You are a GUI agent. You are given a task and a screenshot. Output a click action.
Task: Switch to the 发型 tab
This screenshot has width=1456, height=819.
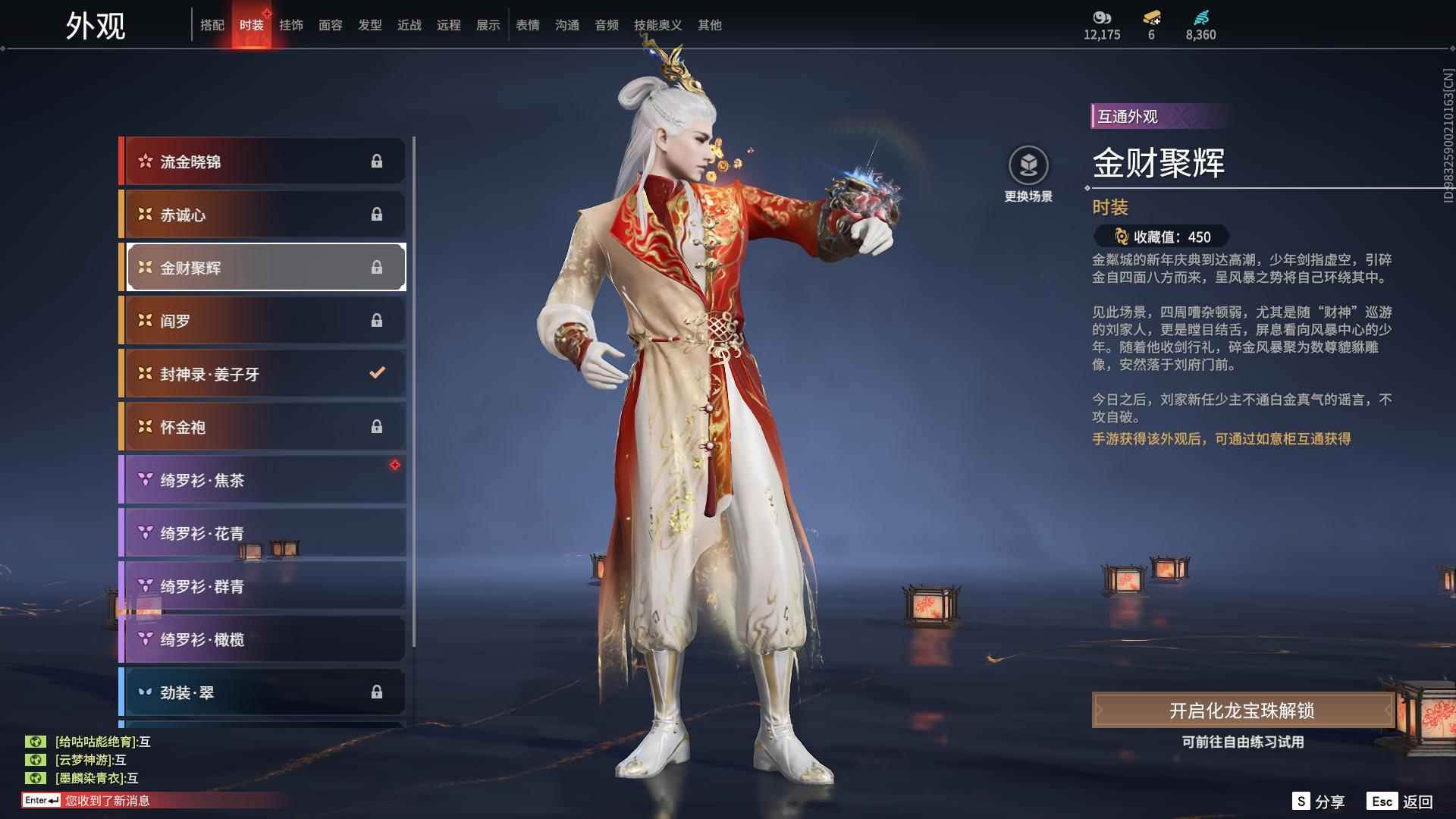369,24
